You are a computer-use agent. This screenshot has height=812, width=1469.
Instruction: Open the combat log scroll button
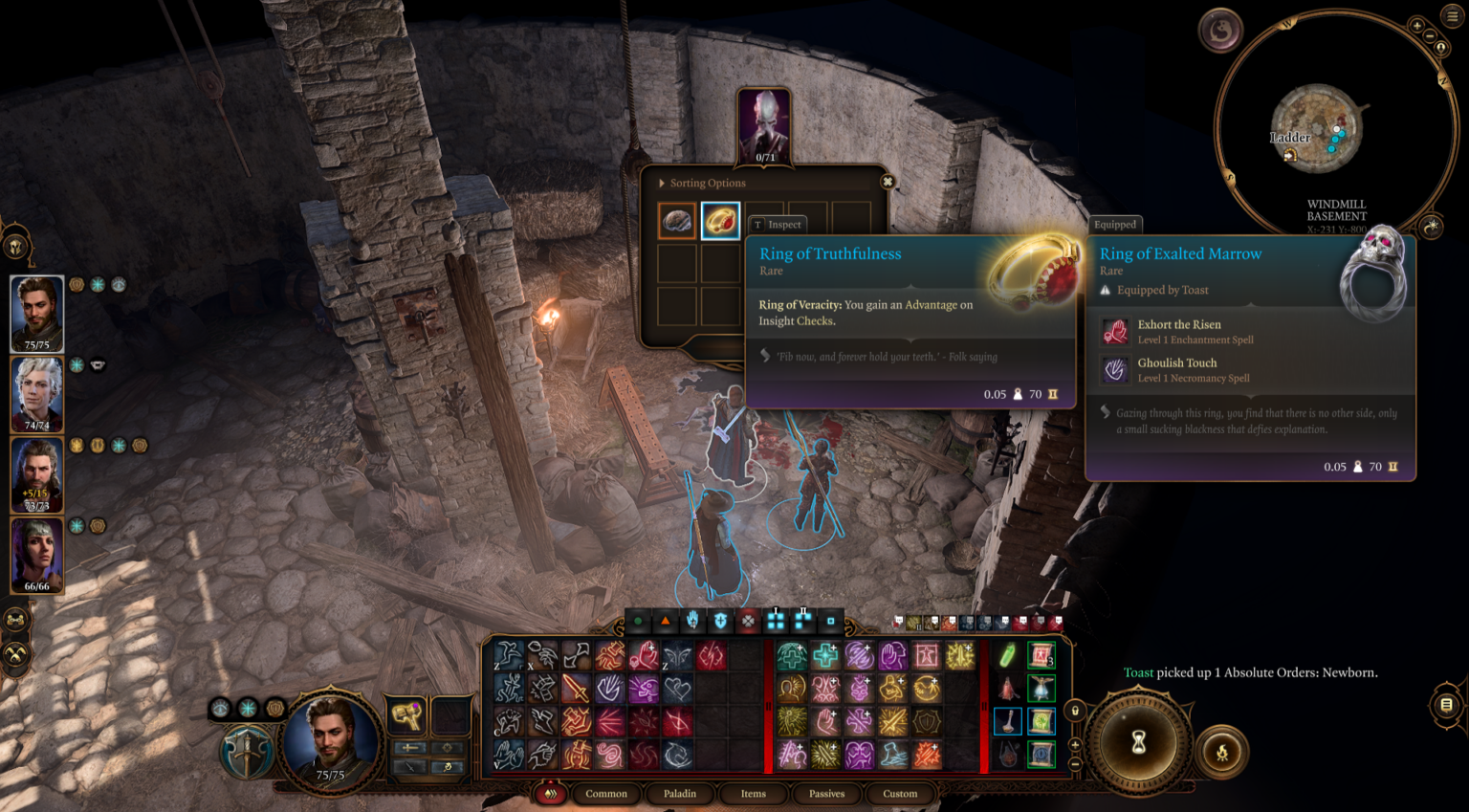(x=1446, y=705)
